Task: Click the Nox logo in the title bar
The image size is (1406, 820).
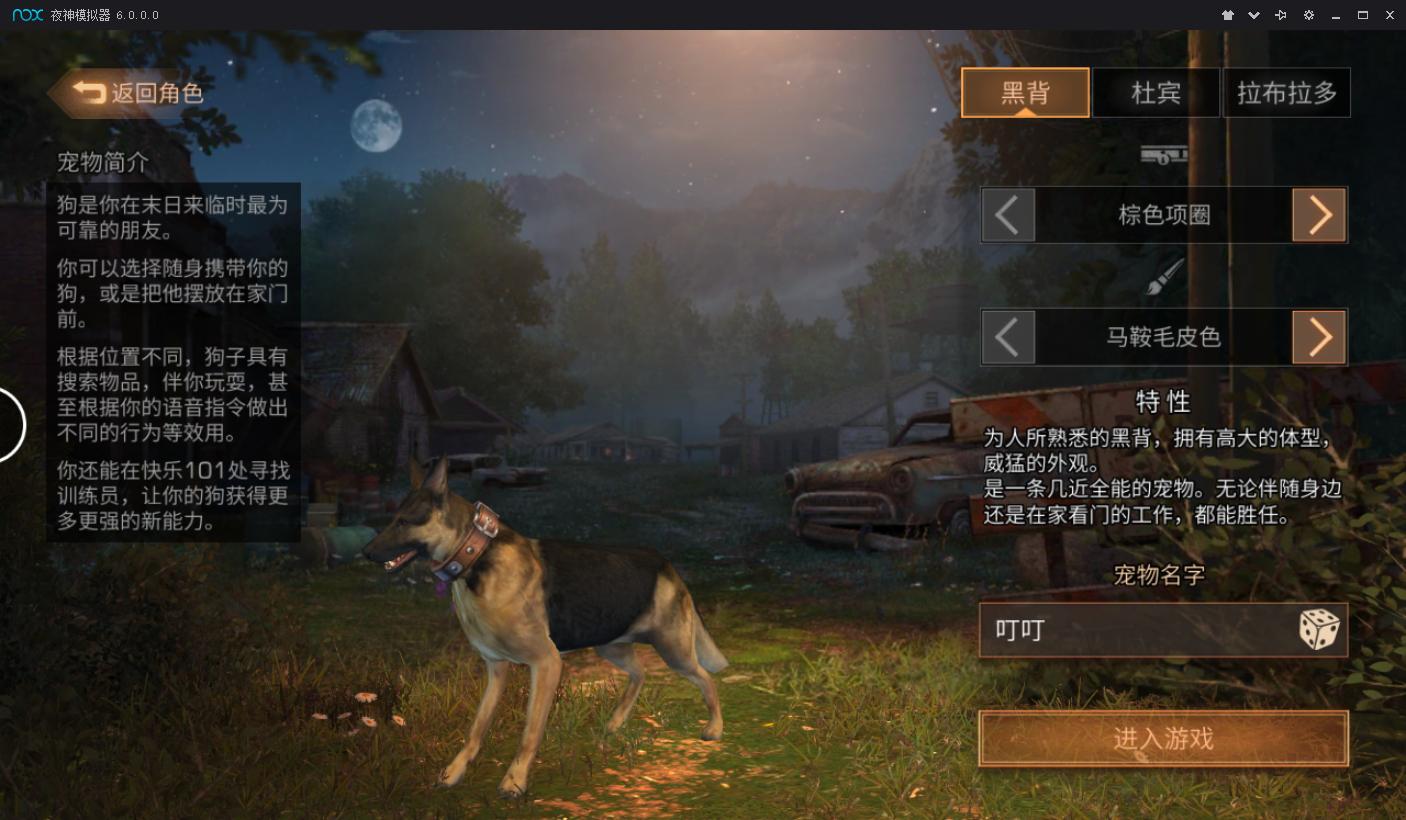Action: (x=26, y=15)
